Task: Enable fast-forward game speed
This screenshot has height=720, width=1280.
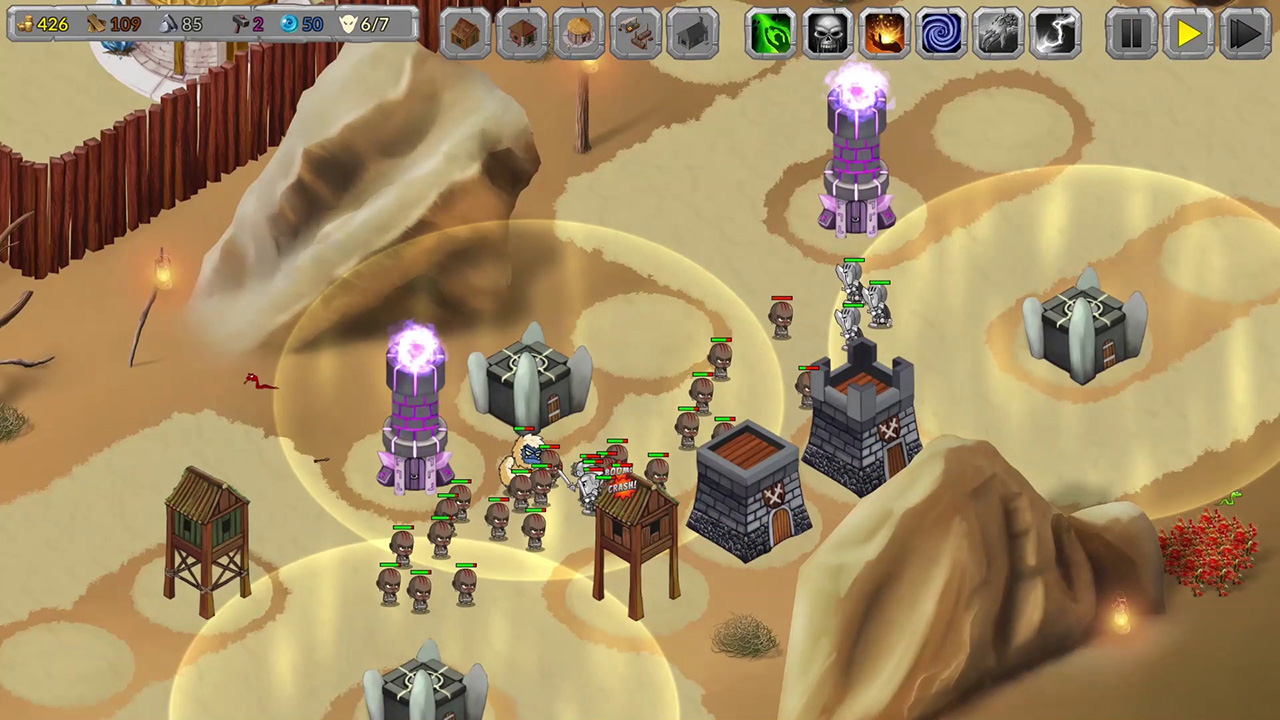Action: click(1245, 34)
